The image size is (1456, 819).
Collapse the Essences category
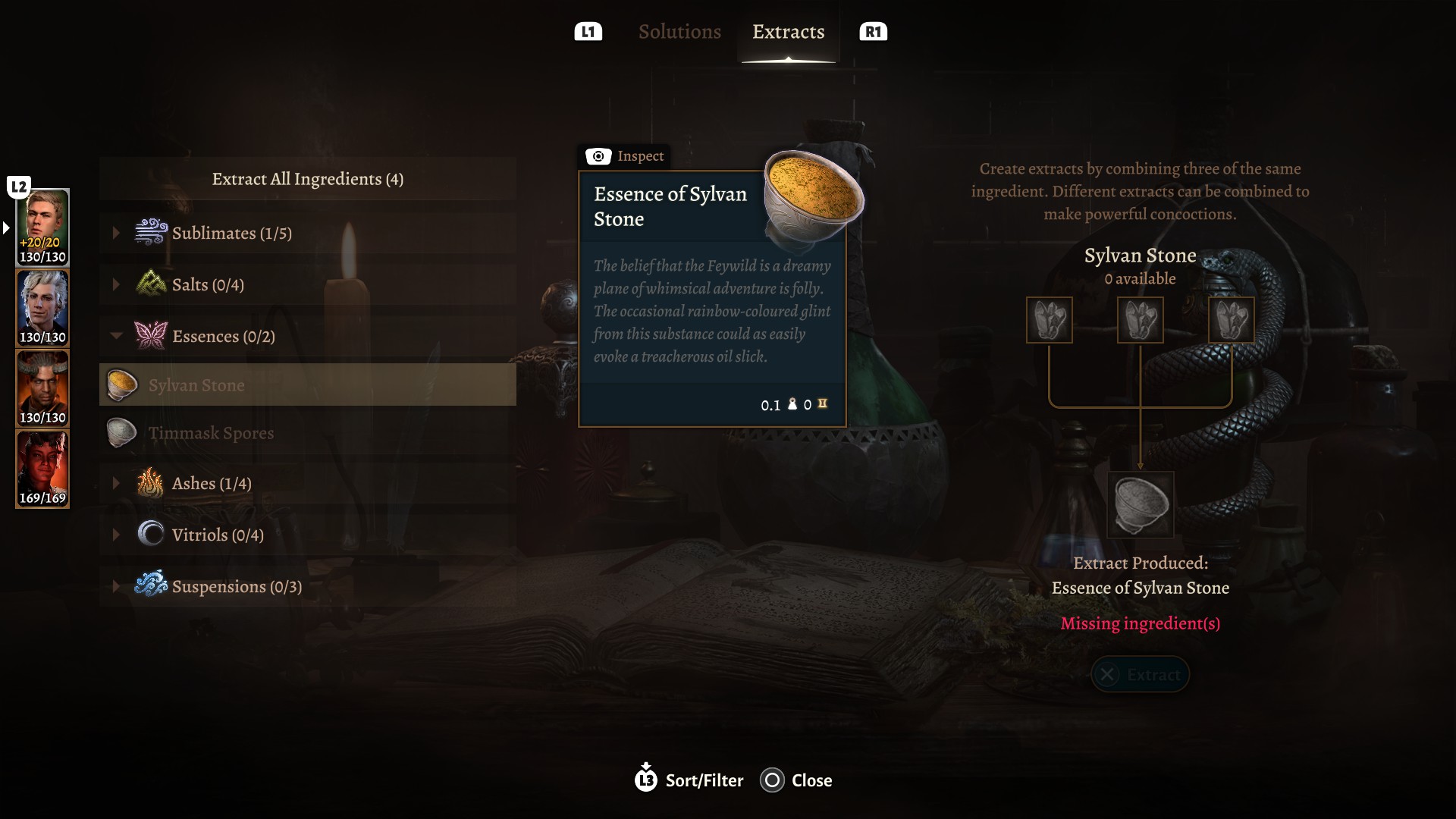click(223, 336)
